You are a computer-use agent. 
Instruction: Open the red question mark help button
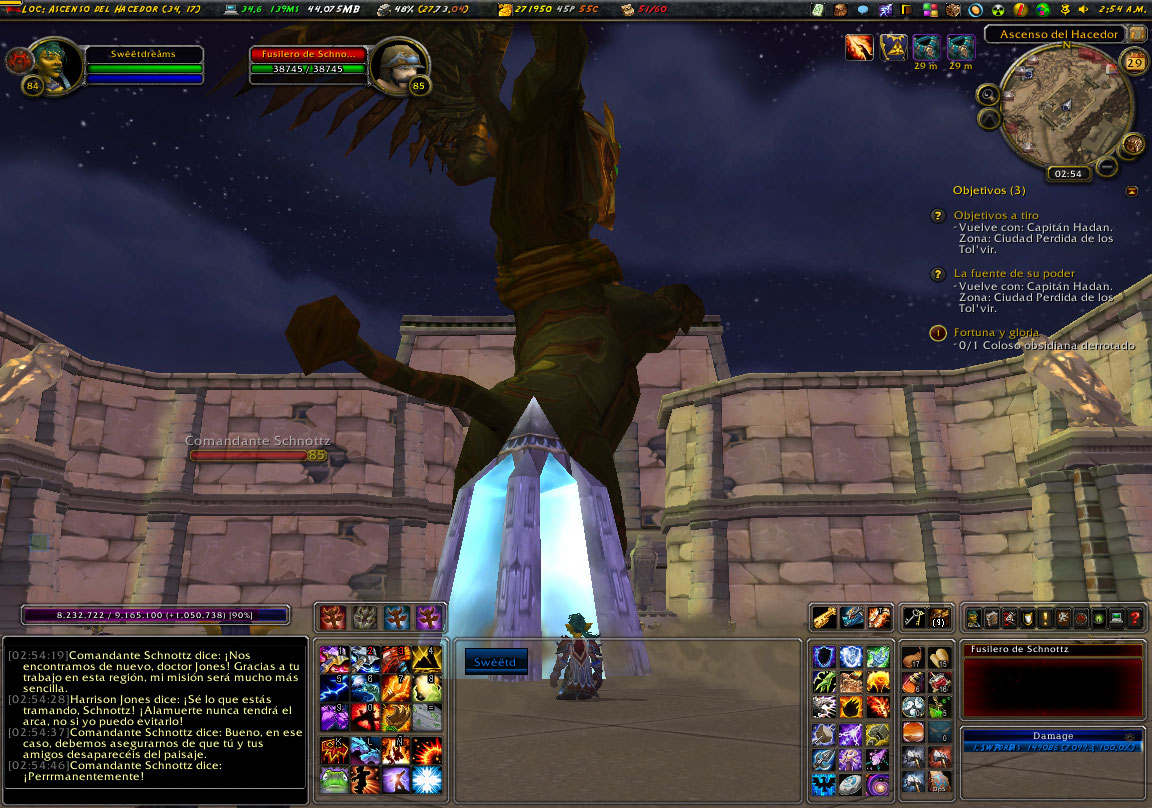click(1135, 618)
